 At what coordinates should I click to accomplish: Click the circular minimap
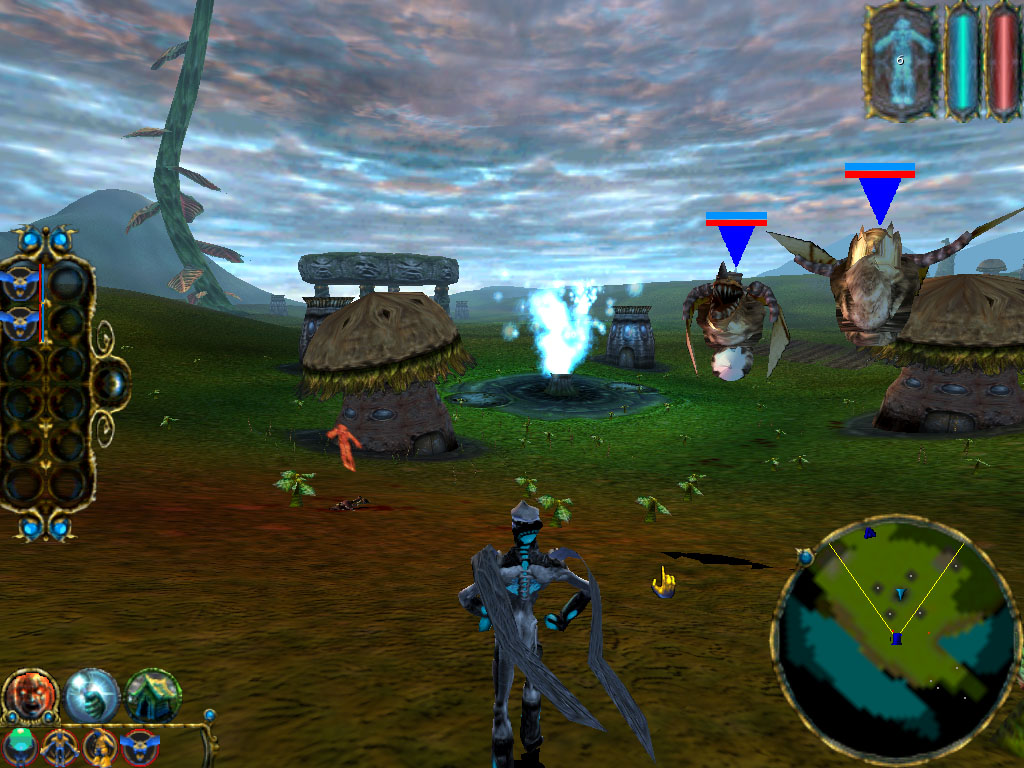click(x=895, y=638)
